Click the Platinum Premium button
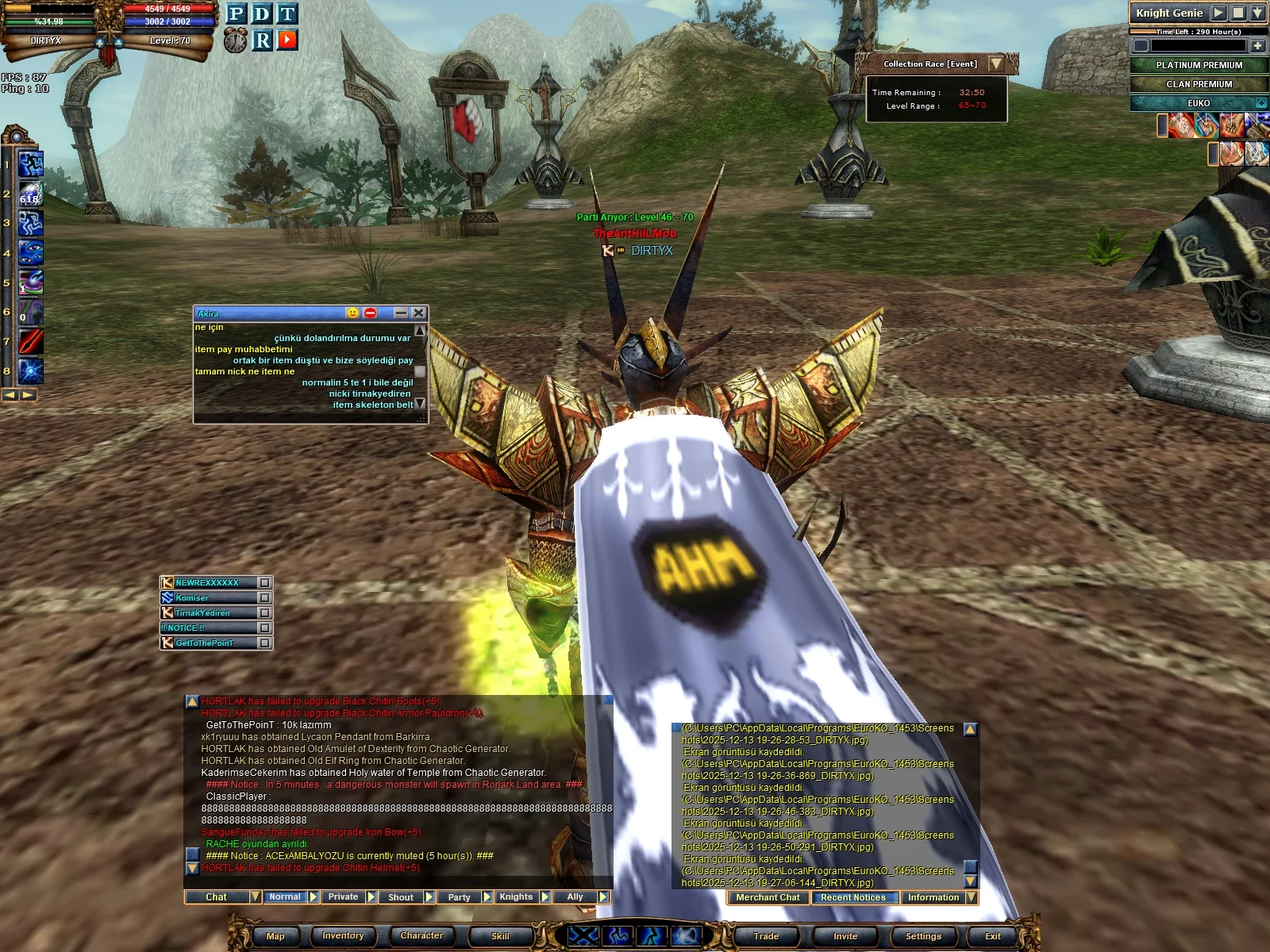Screen dimensions: 1270x952 click(x=1199, y=65)
